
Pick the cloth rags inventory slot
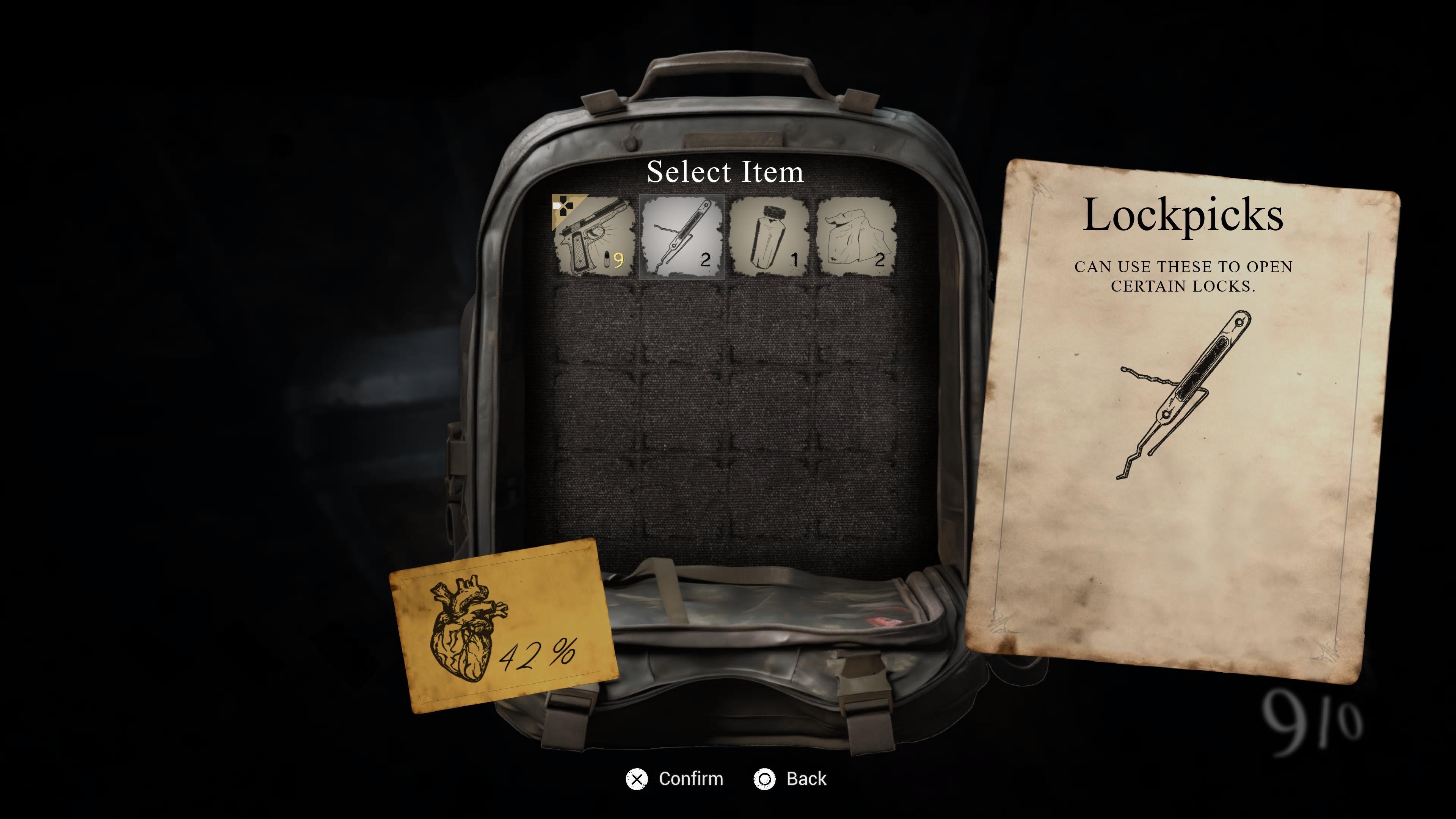[x=856, y=236]
